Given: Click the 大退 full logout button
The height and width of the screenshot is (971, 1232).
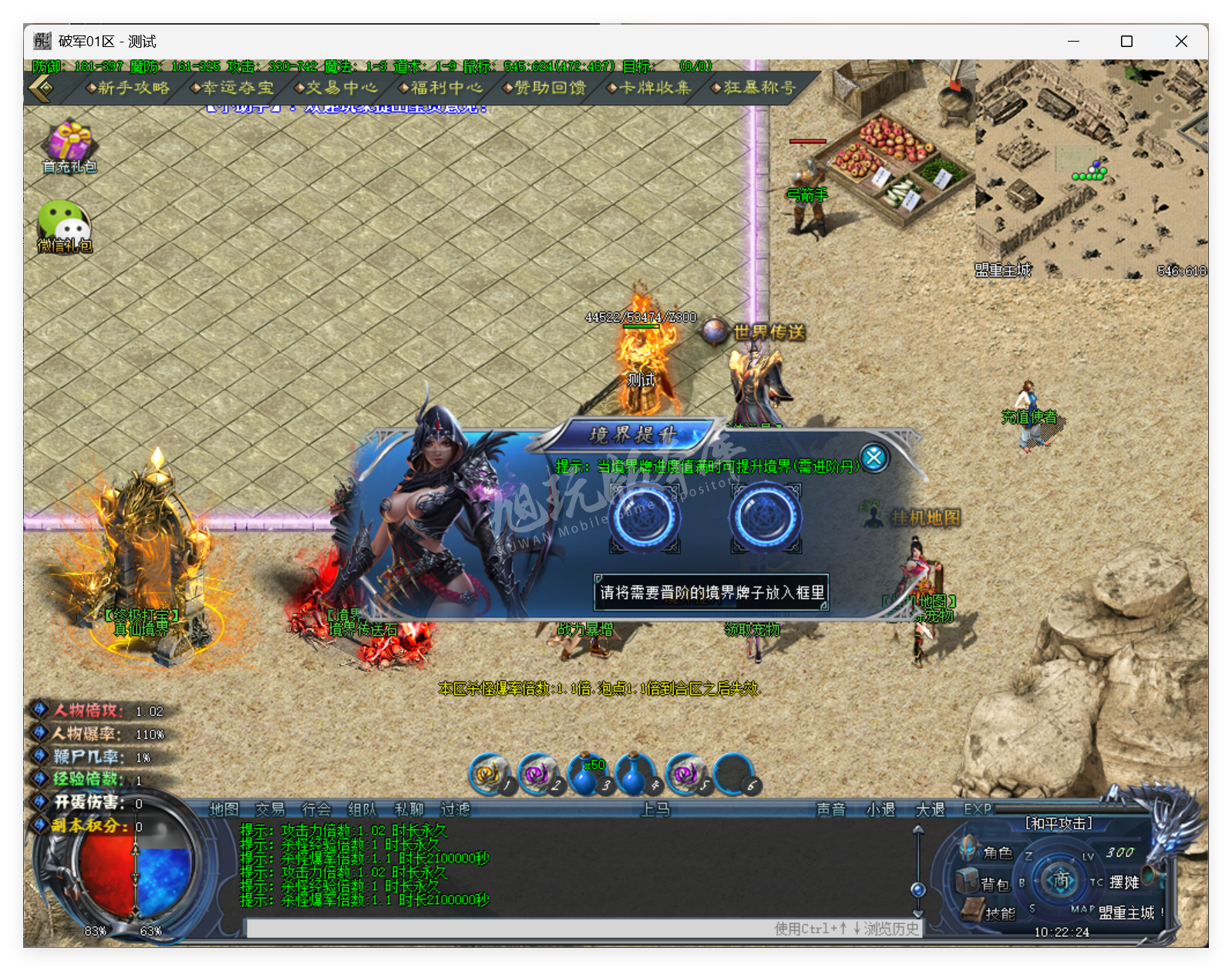Looking at the screenshot, I should tap(930, 809).
